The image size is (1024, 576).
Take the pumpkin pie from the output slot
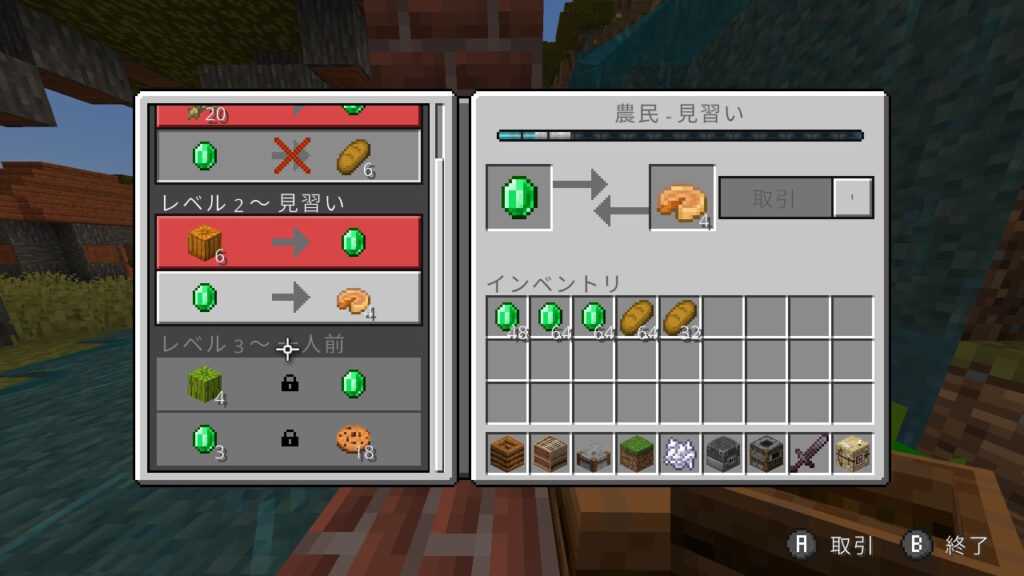click(x=682, y=198)
